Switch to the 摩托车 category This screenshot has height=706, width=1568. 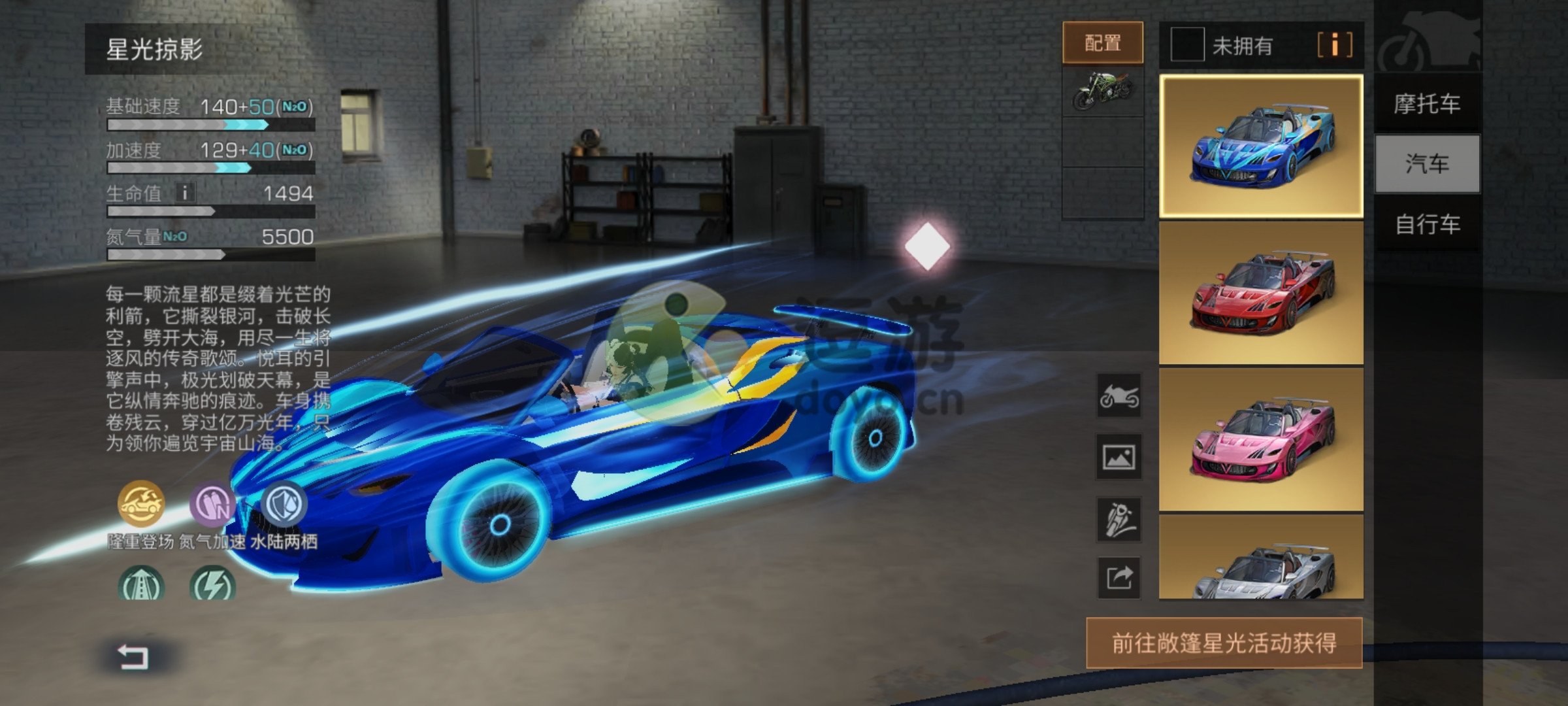tap(1427, 103)
